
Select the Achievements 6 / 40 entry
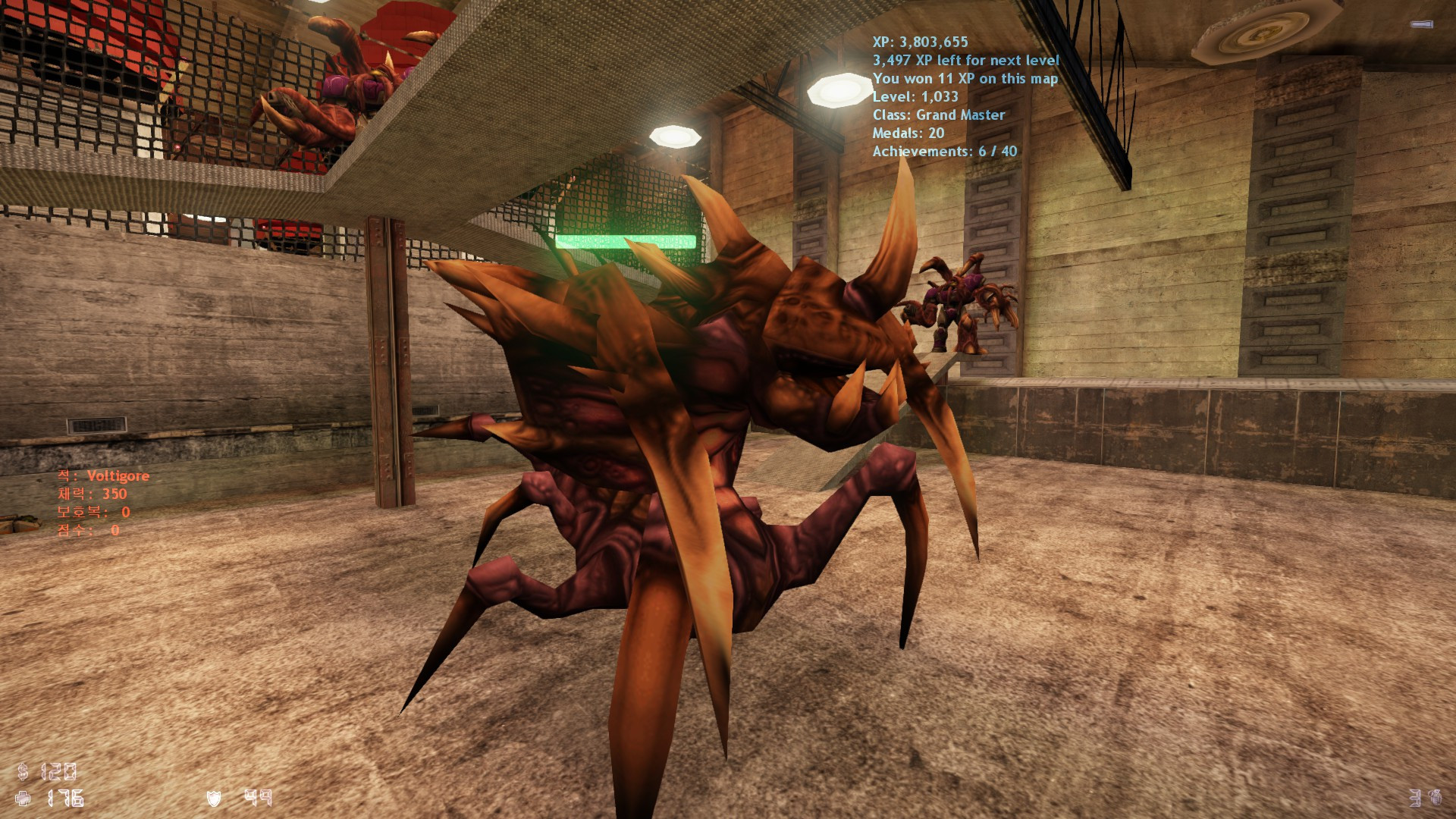coord(945,152)
